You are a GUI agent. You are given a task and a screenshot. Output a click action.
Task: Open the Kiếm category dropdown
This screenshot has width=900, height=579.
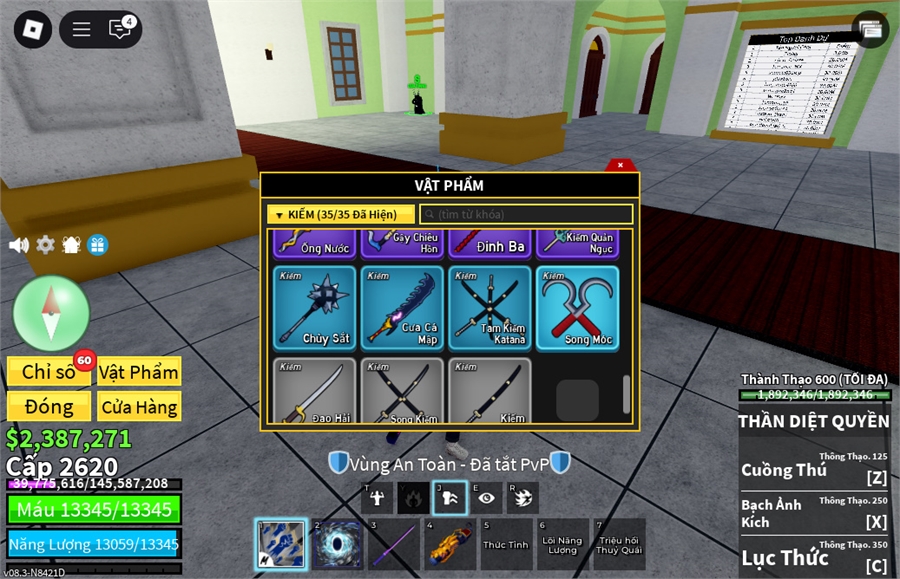tap(340, 214)
